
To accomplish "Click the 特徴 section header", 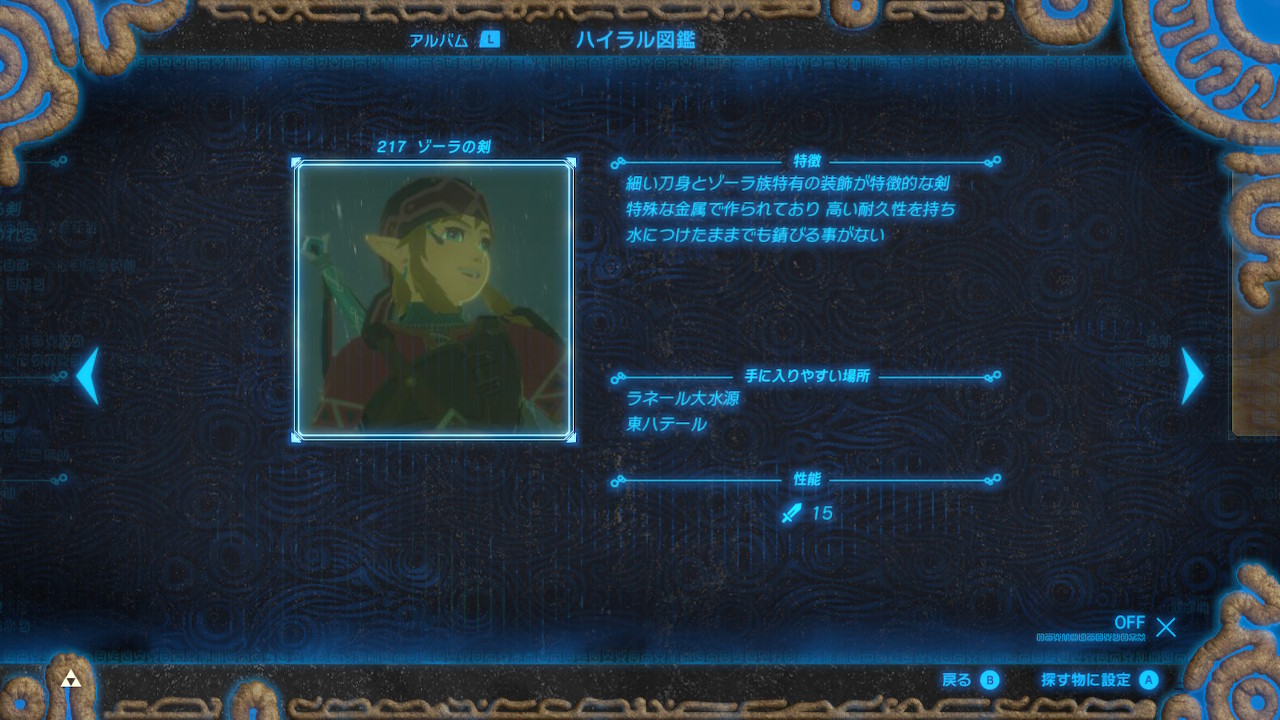I will point(806,163).
